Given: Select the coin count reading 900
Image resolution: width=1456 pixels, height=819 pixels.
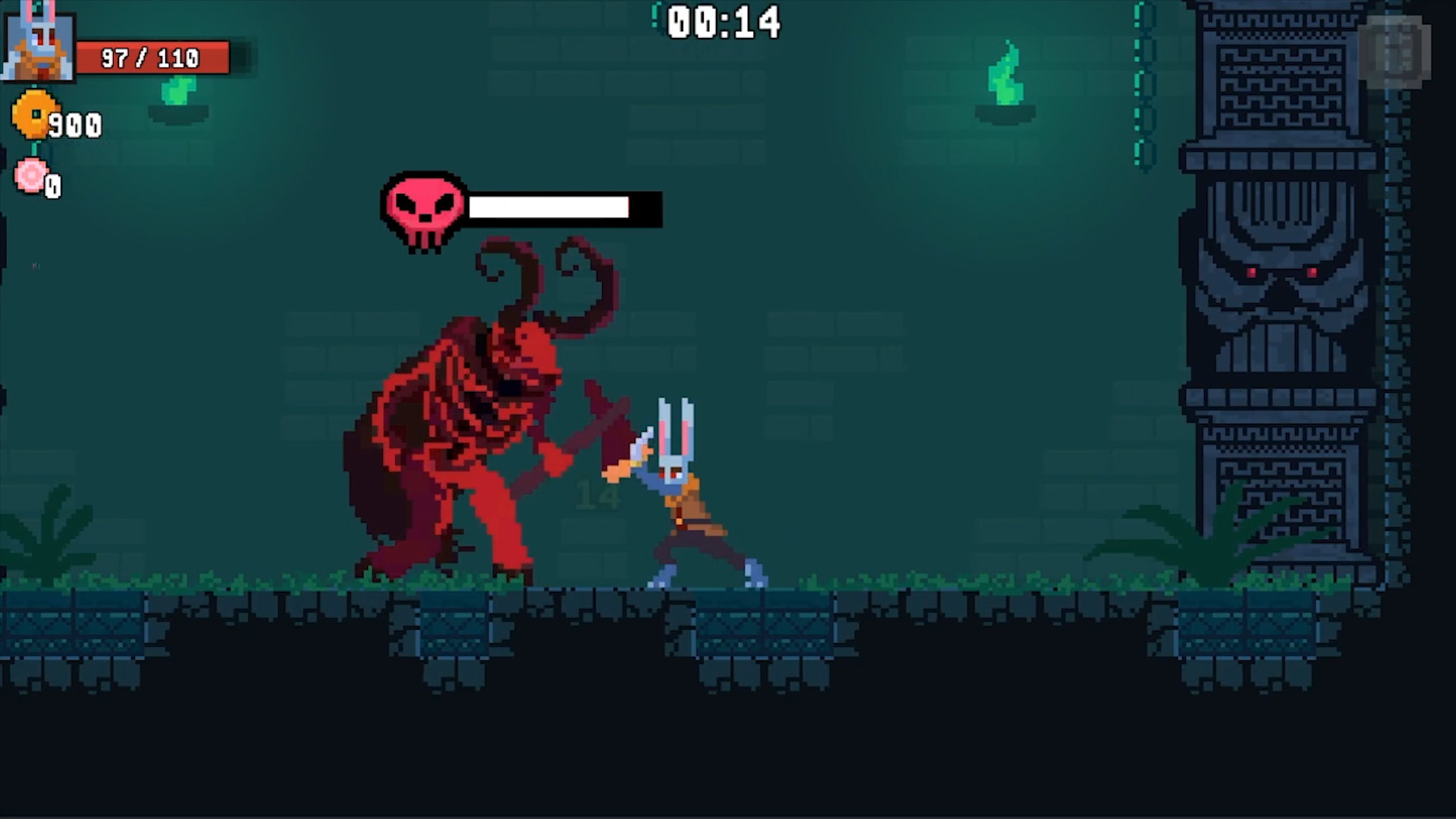Looking at the screenshot, I should coord(76,124).
